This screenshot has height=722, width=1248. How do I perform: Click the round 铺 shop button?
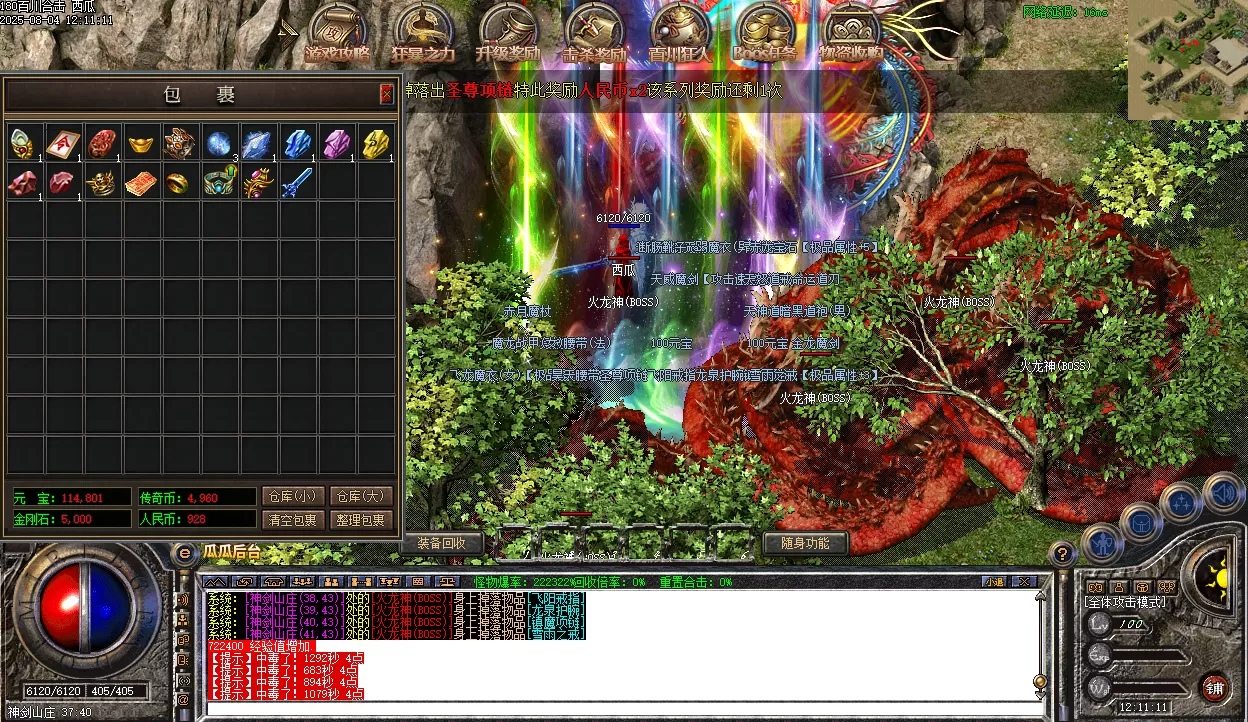[x=1214, y=688]
